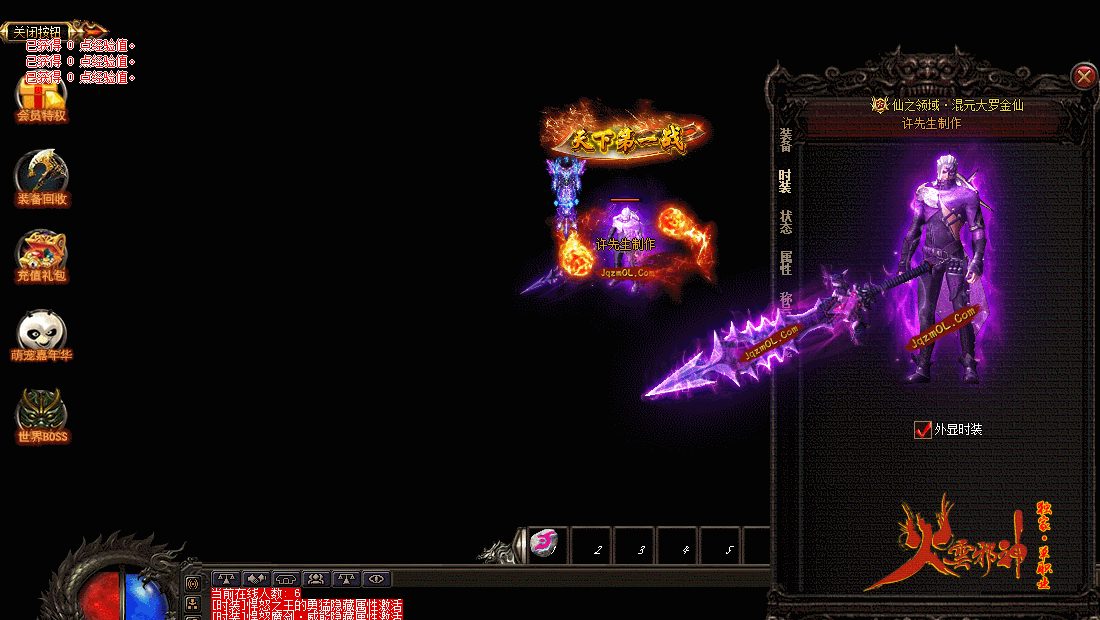
Task: Open the 状态 status tab
Action: coord(785,222)
